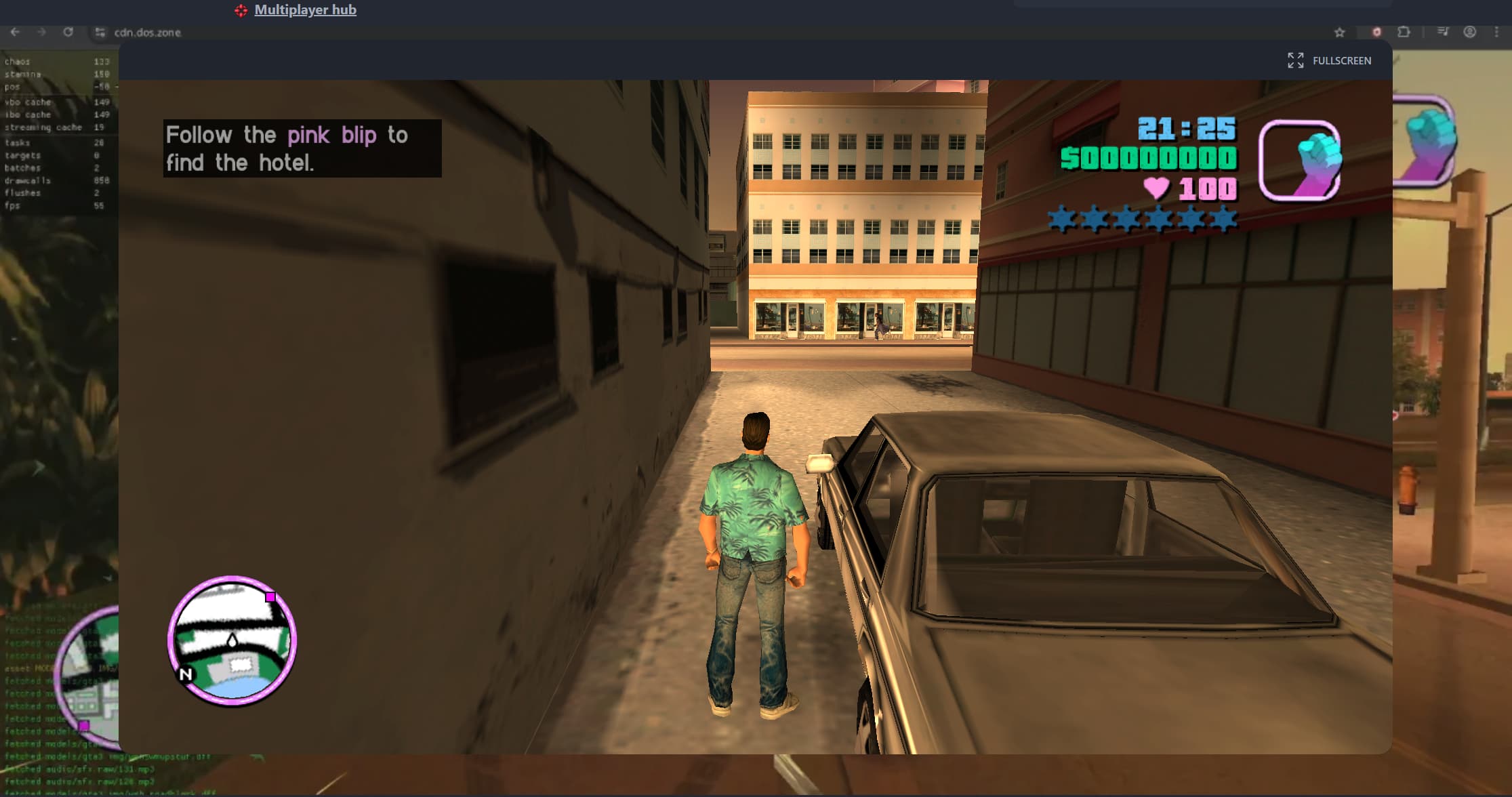Click the bookmark star in the address bar
The image size is (1512, 797).
click(x=1339, y=32)
